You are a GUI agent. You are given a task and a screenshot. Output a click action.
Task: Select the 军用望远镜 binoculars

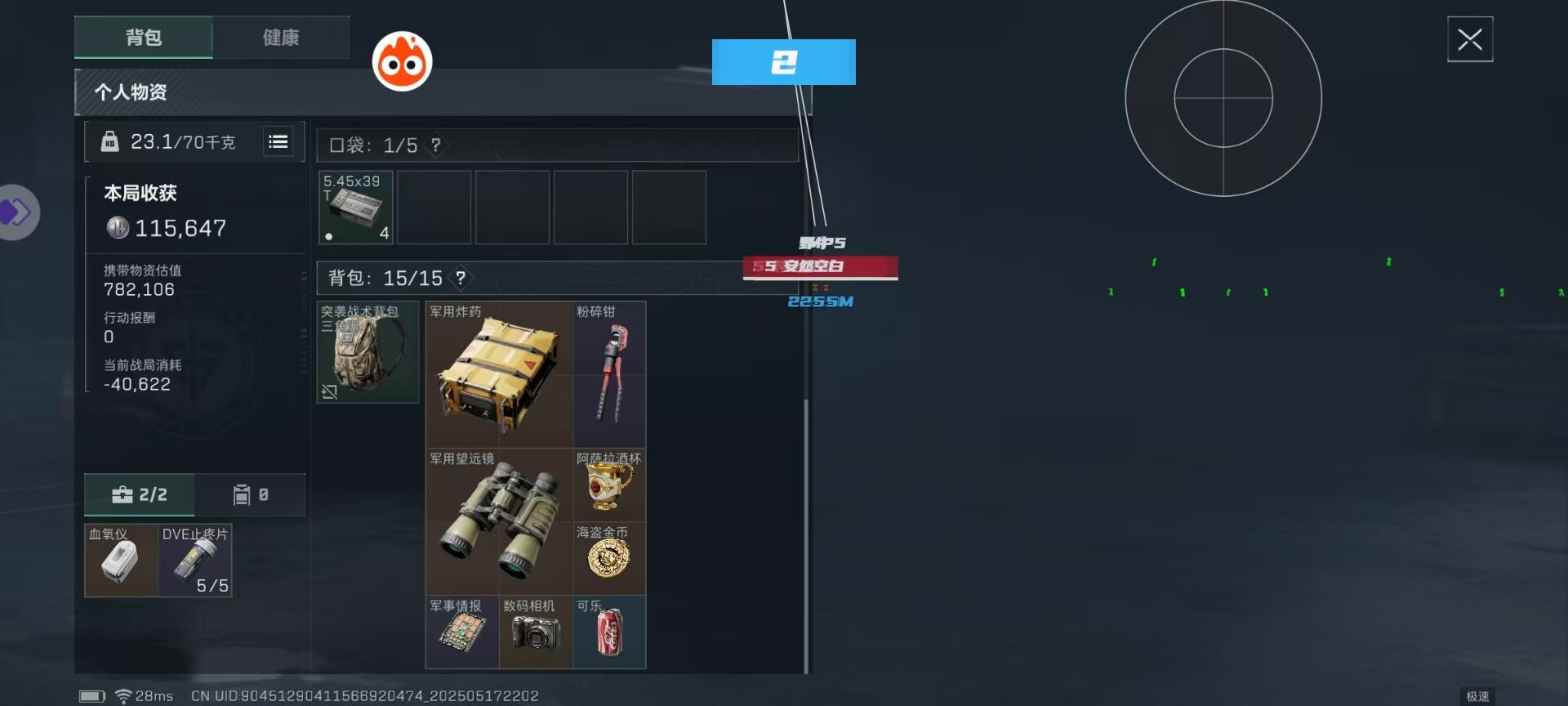coord(499,521)
